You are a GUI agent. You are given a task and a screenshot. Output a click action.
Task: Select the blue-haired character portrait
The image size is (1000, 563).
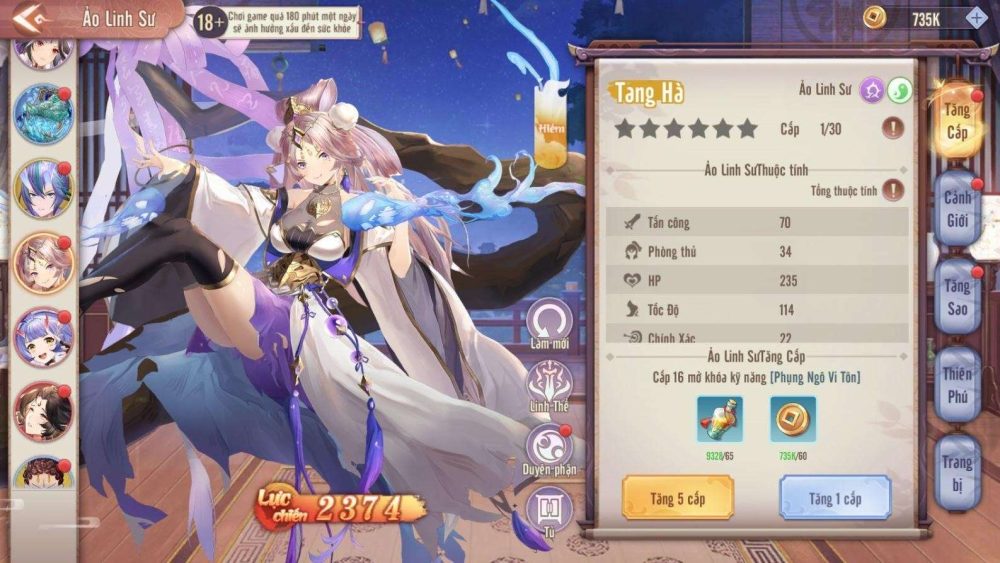click(x=44, y=188)
